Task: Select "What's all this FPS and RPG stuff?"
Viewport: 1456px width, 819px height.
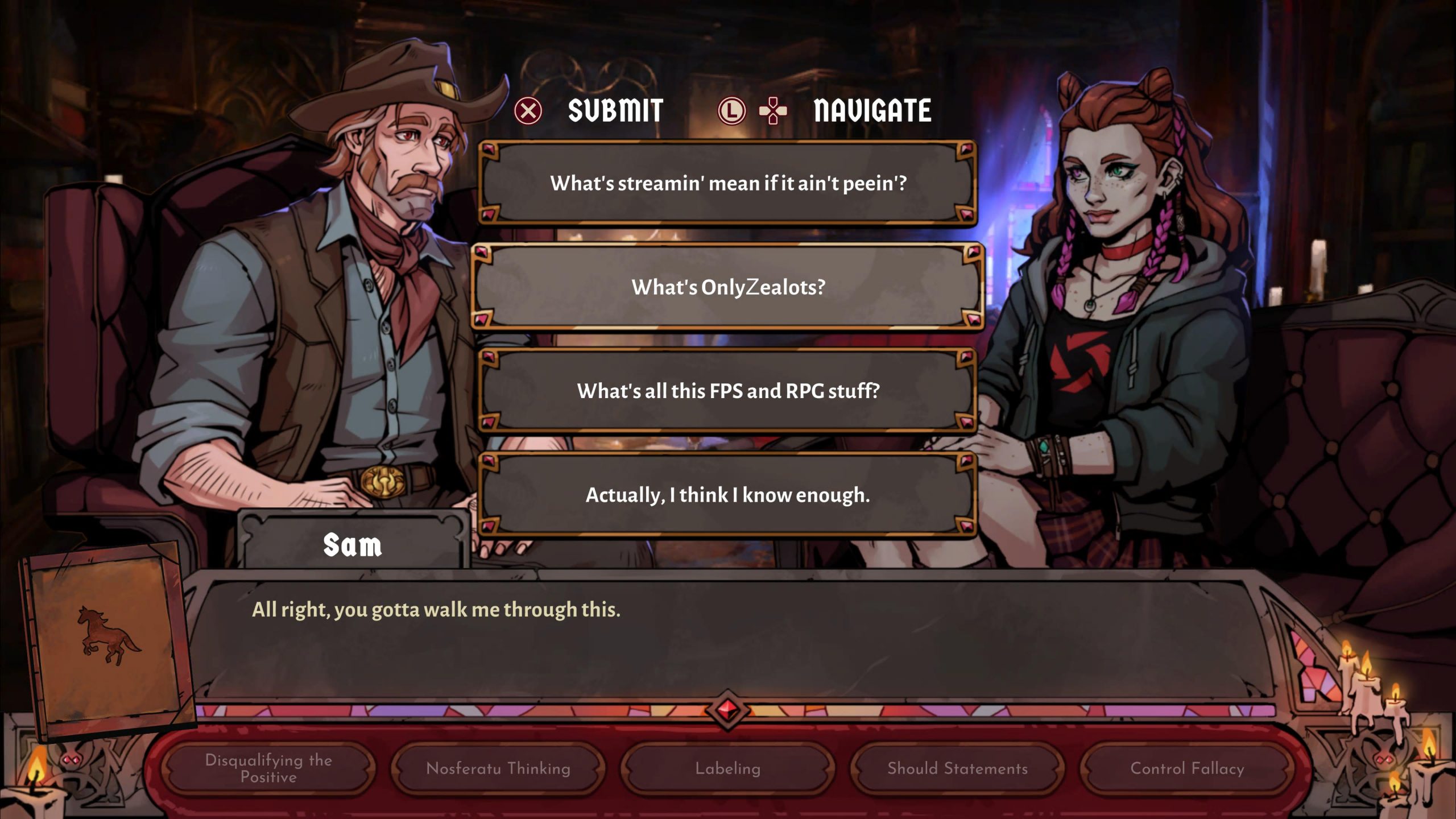Action: [x=727, y=391]
